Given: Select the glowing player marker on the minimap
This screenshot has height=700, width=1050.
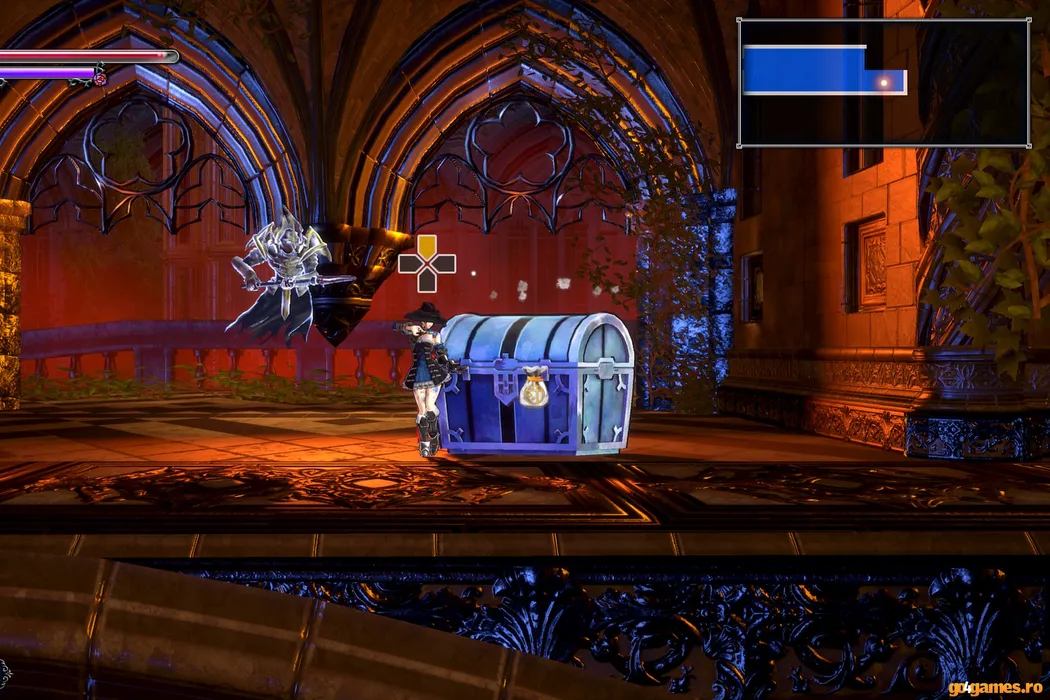Looking at the screenshot, I should pos(883,82).
